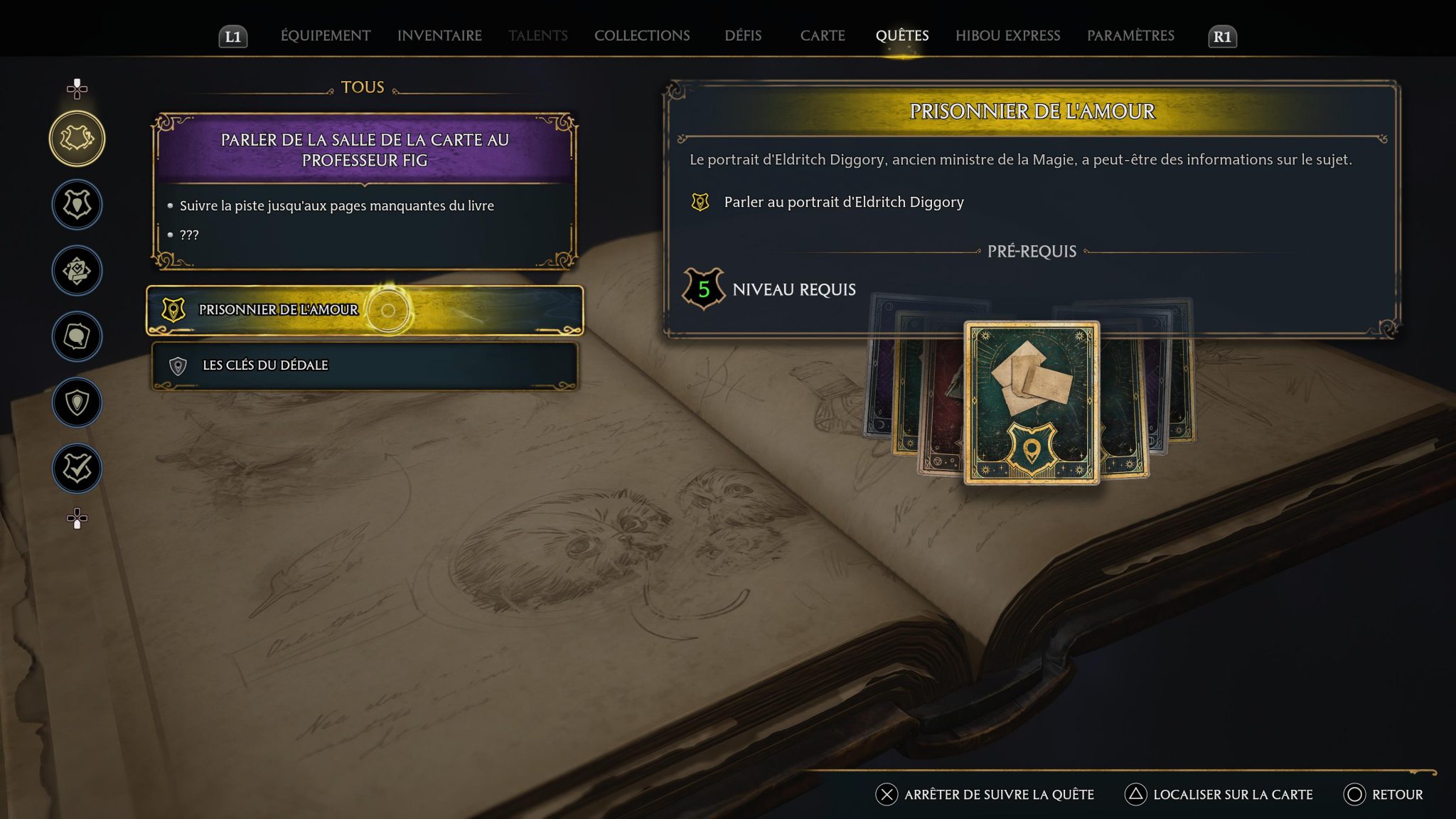Select the relationship quests speech bubble icon
The width and height of the screenshot is (1456, 819).
[x=77, y=336]
